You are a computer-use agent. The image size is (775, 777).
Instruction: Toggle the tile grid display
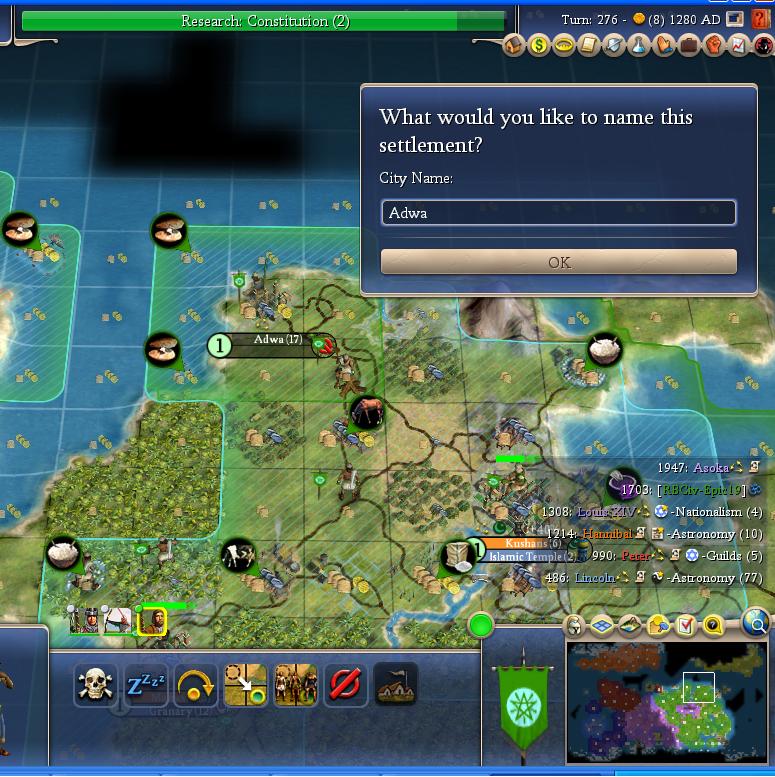[x=602, y=627]
